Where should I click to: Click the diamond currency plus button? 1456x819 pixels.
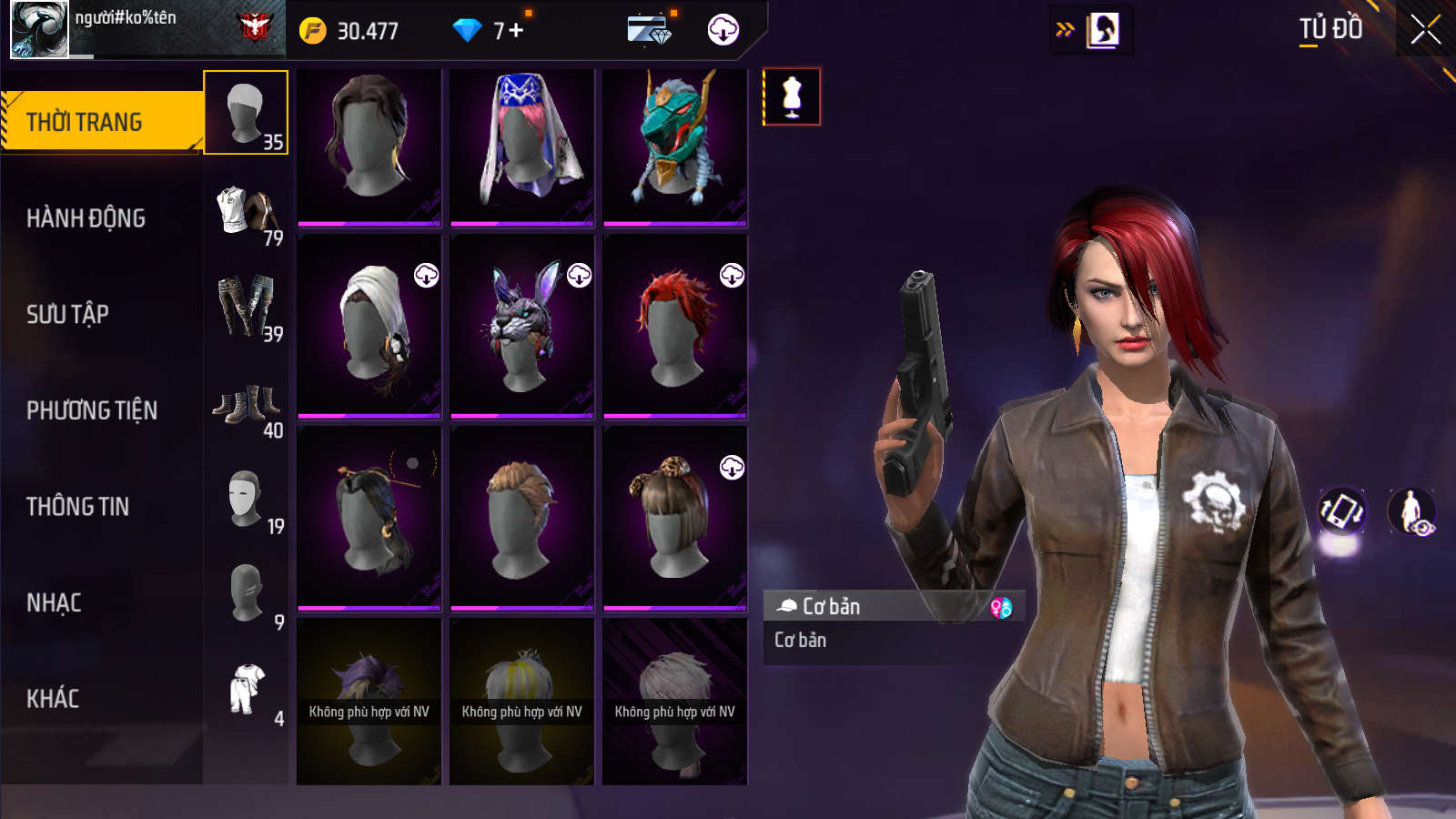[x=516, y=31]
